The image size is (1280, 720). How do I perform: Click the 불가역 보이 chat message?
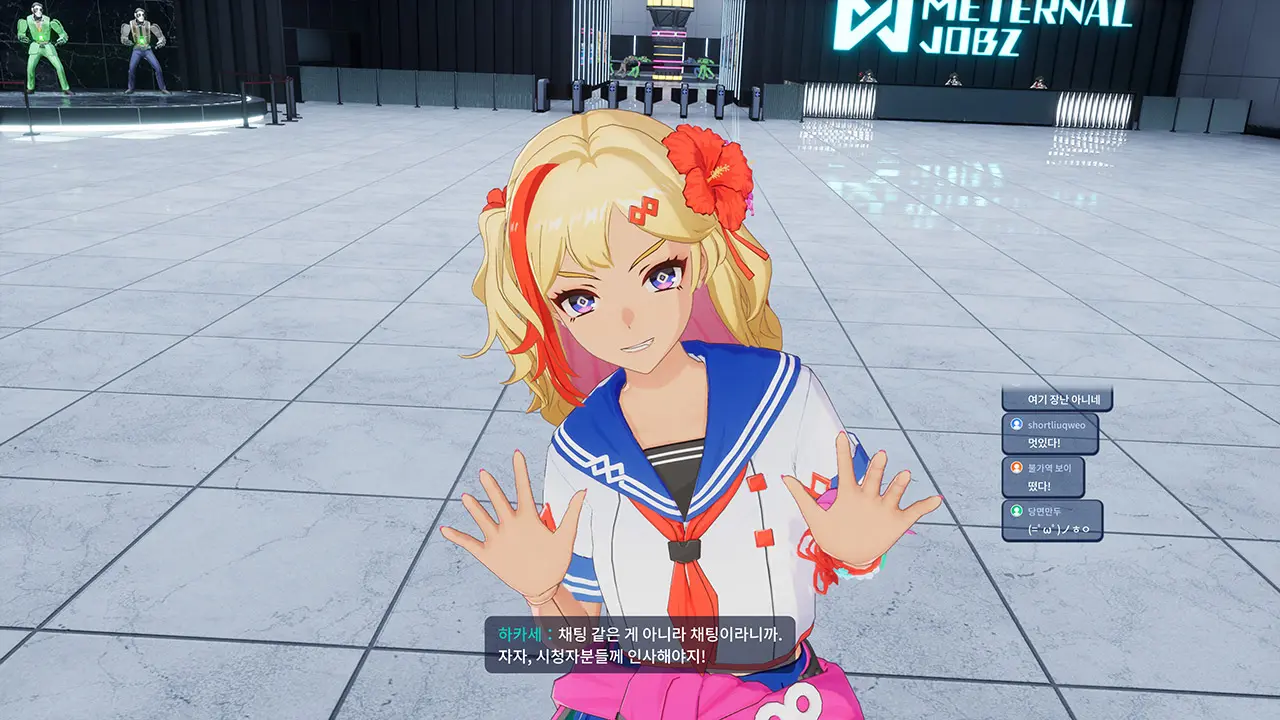[1043, 477]
